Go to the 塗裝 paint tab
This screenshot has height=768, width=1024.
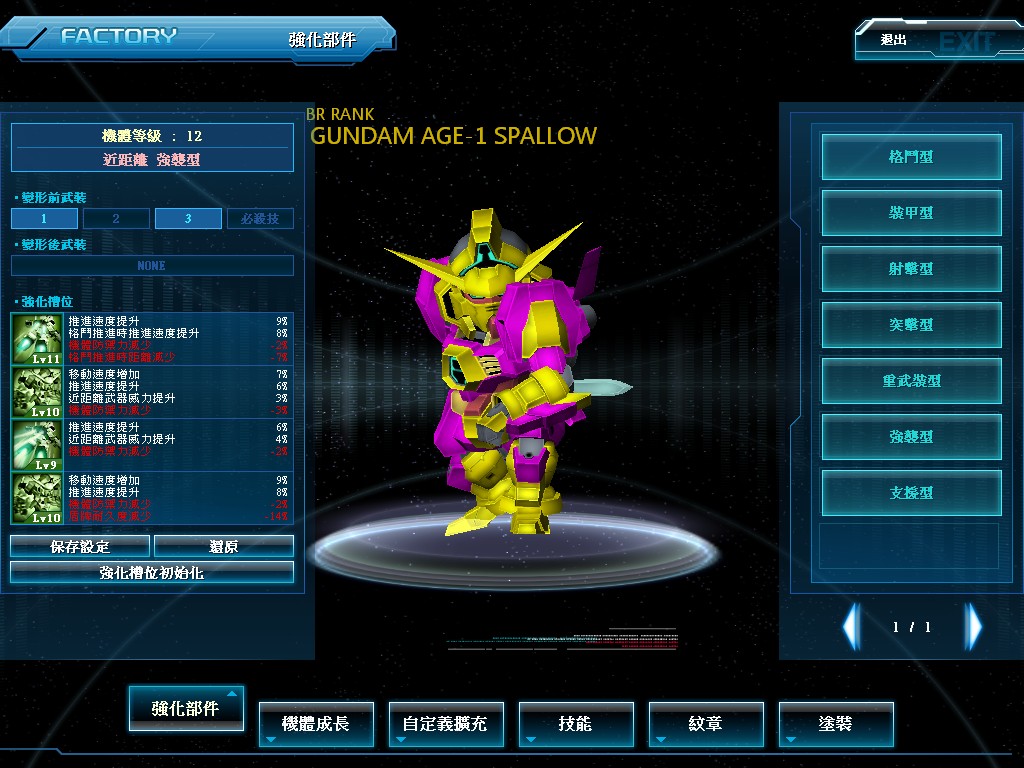tap(836, 723)
